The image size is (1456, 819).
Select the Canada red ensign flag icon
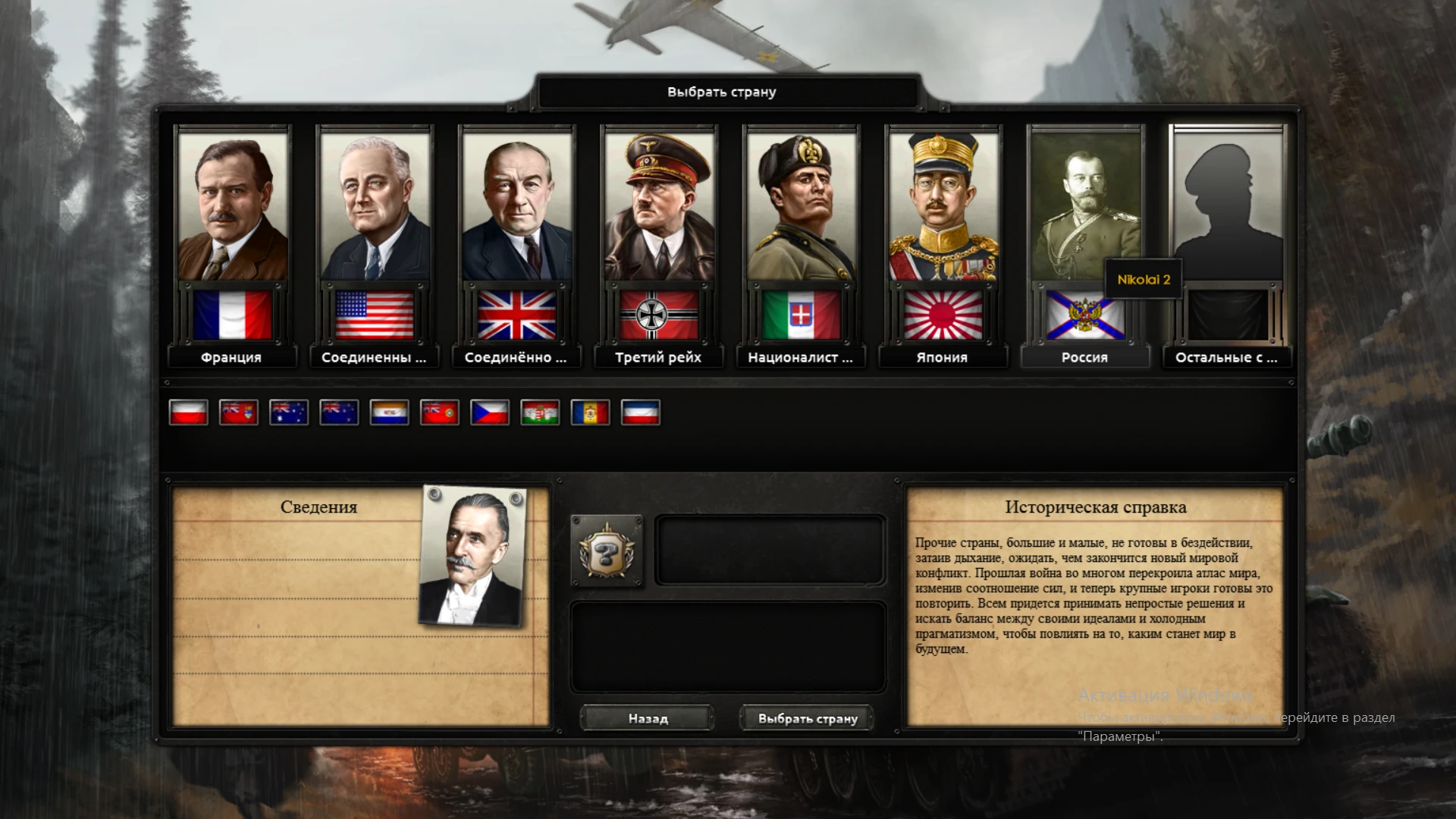tap(237, 413)
